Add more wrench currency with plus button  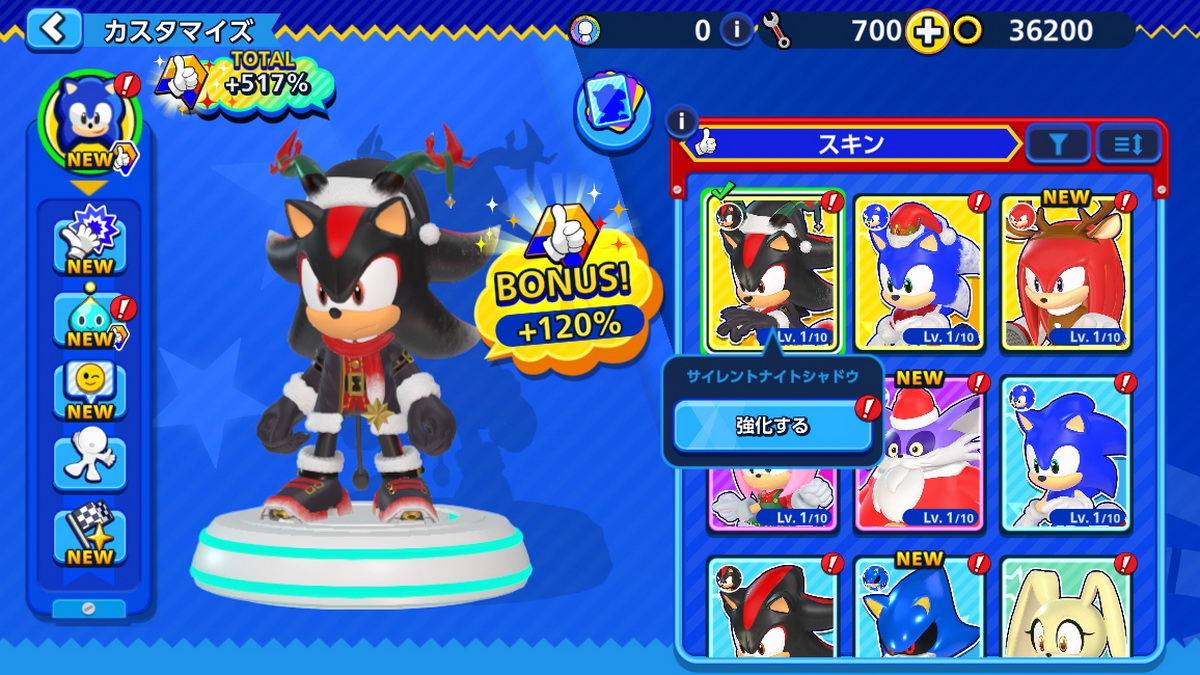[927, 32]
